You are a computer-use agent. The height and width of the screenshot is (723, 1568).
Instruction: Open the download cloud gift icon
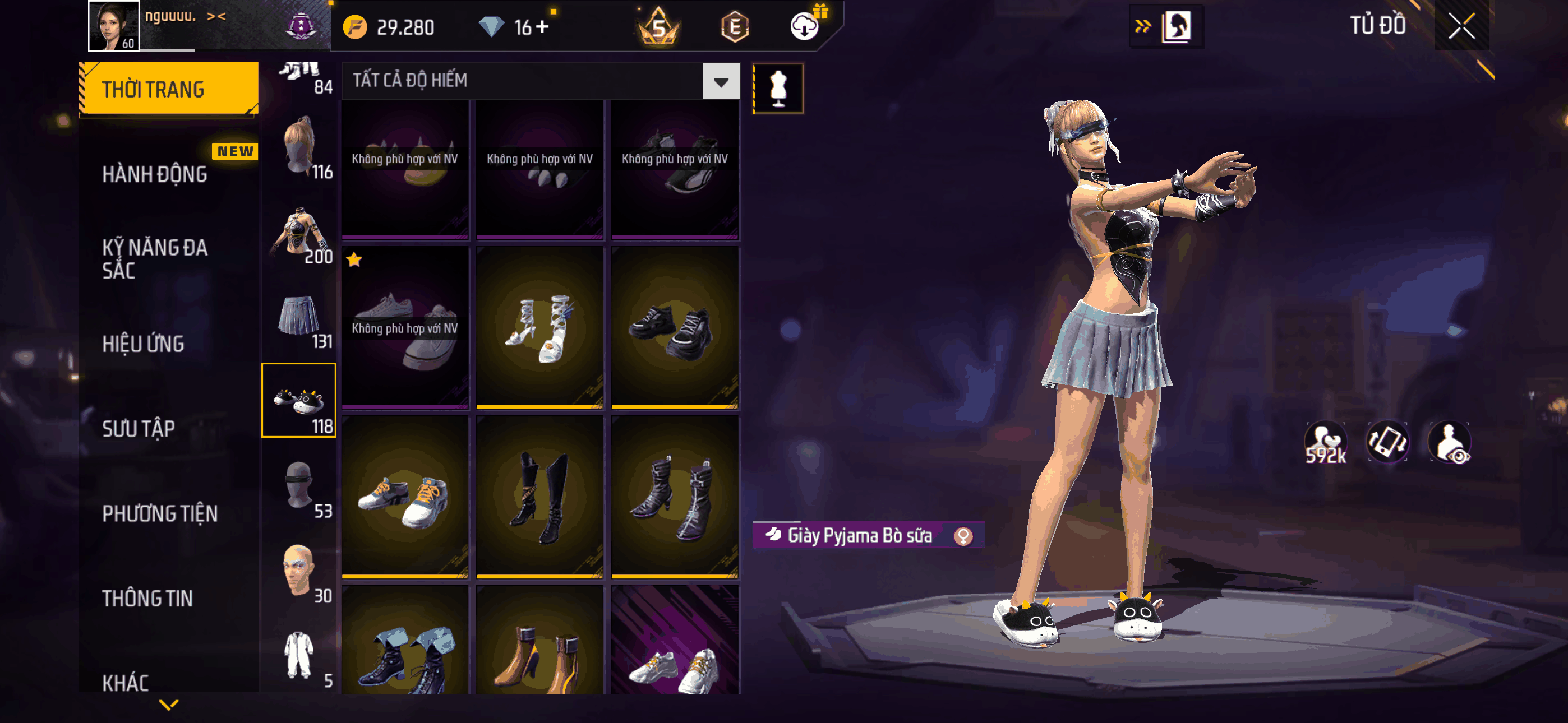click(x=805, y=26)
